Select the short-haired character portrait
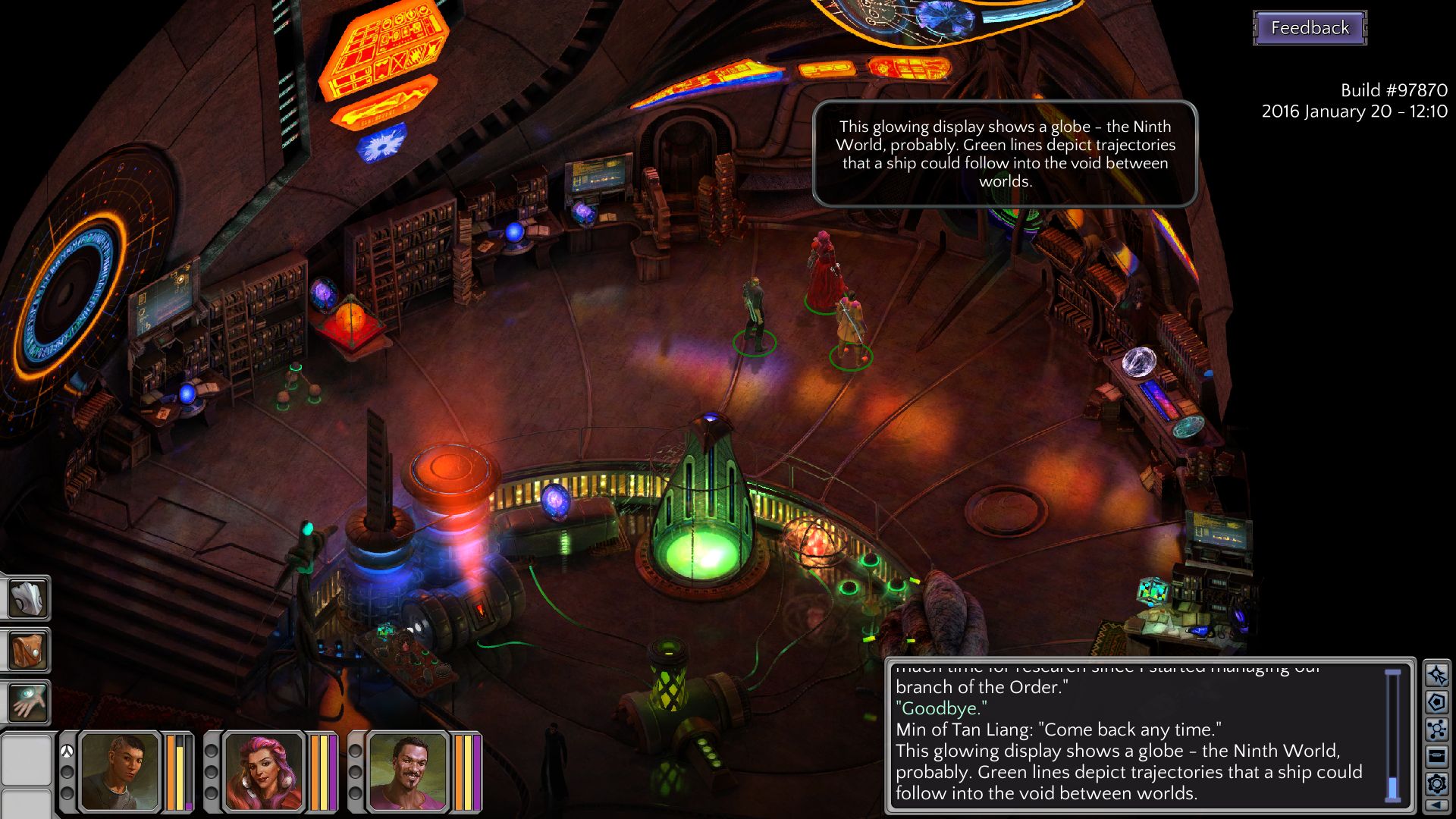 pos(120,772)
